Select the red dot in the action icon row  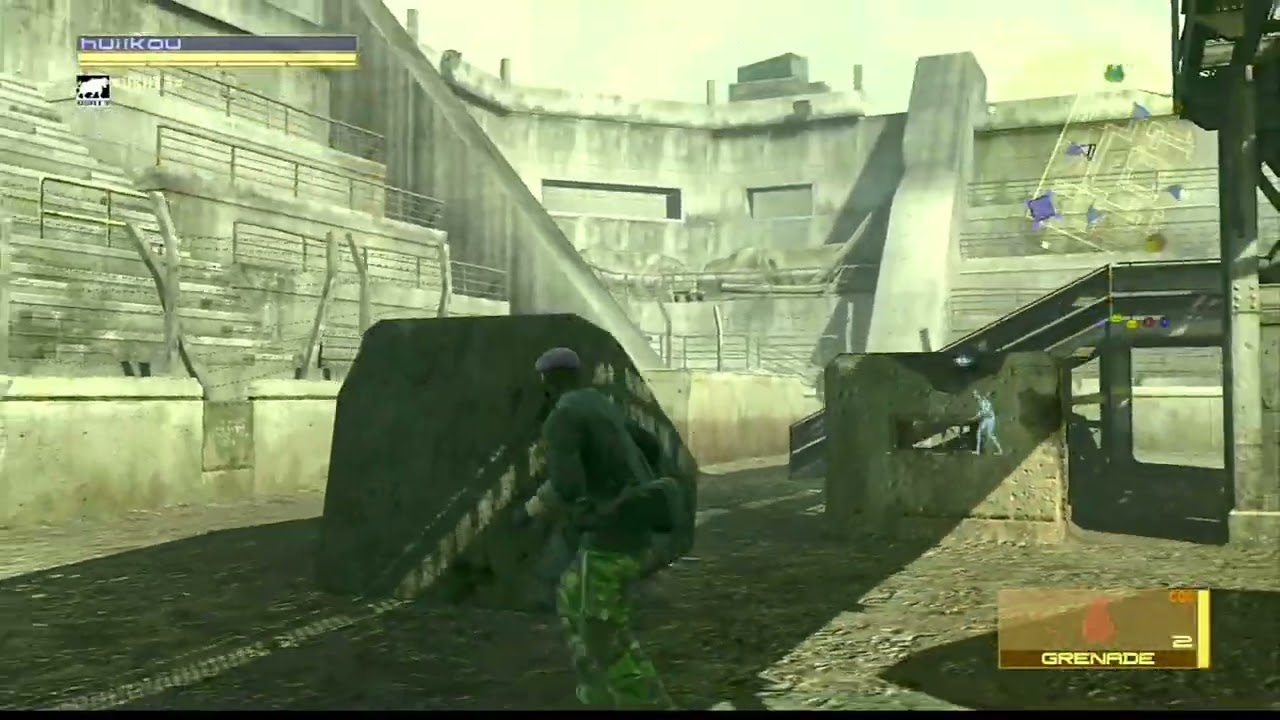[x=1148, y=322]
